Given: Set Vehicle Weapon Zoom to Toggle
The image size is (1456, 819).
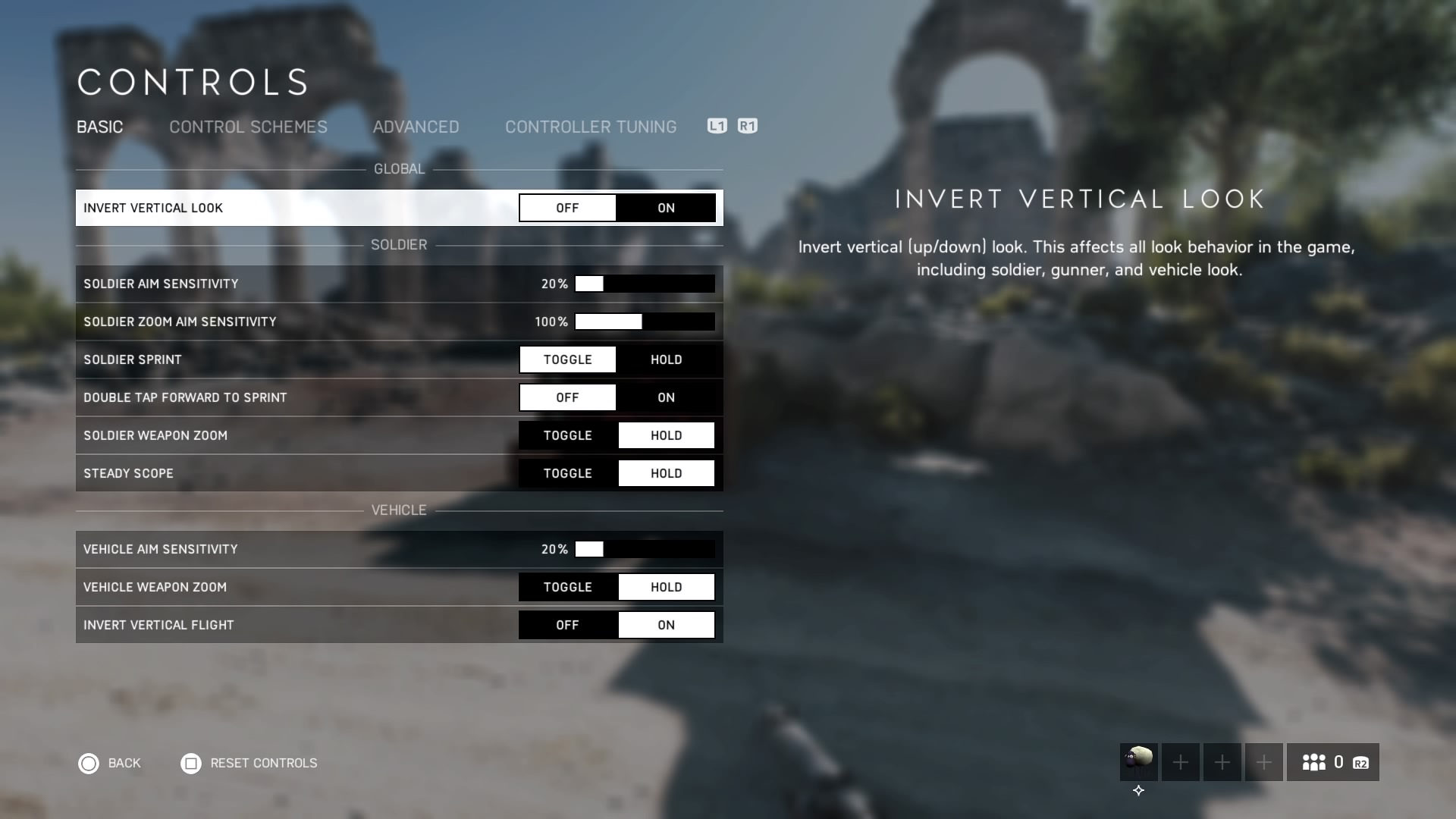Looking at the screenshot, I should [x=567, y=587].
